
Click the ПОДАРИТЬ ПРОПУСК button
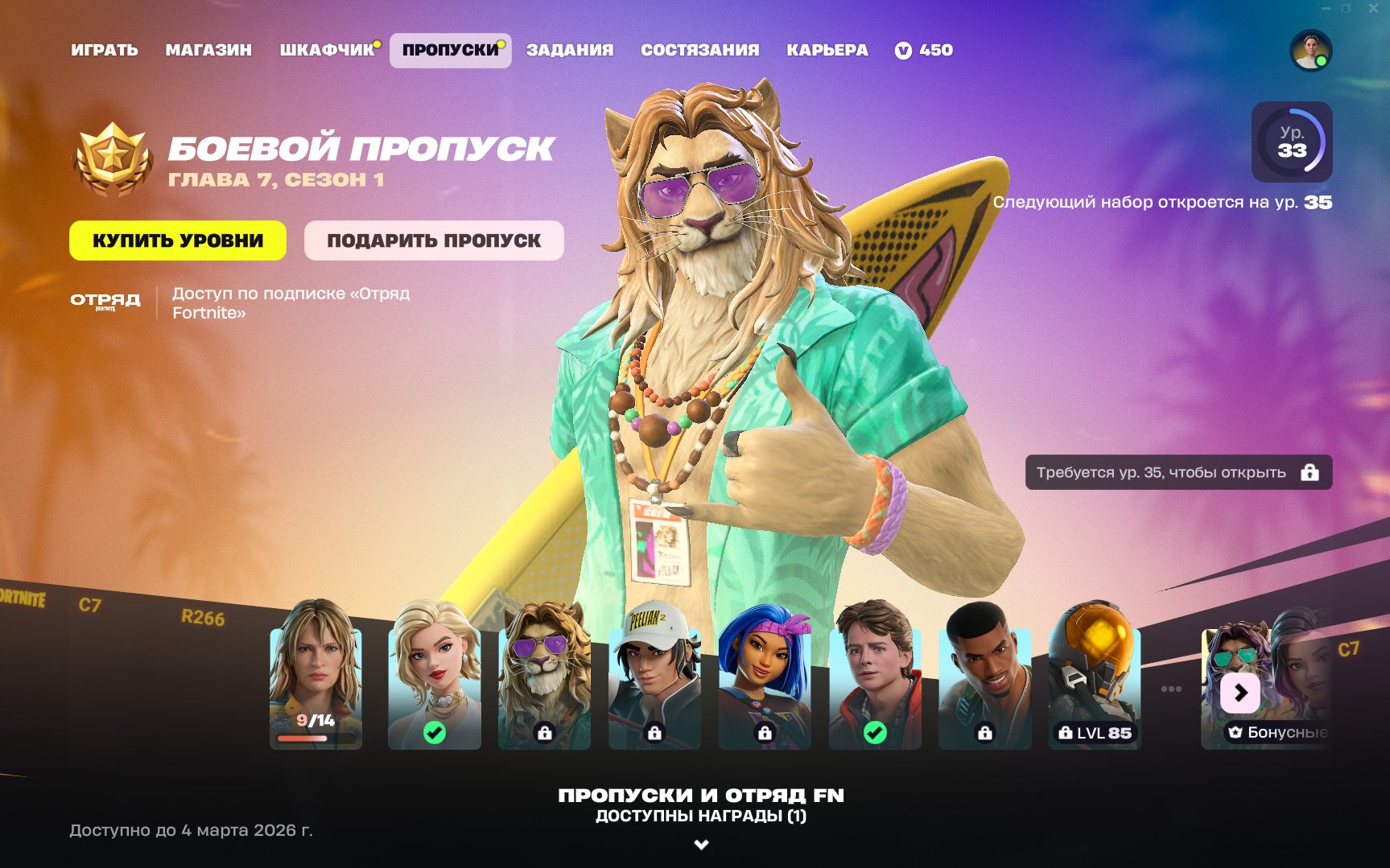pos(435,240)
